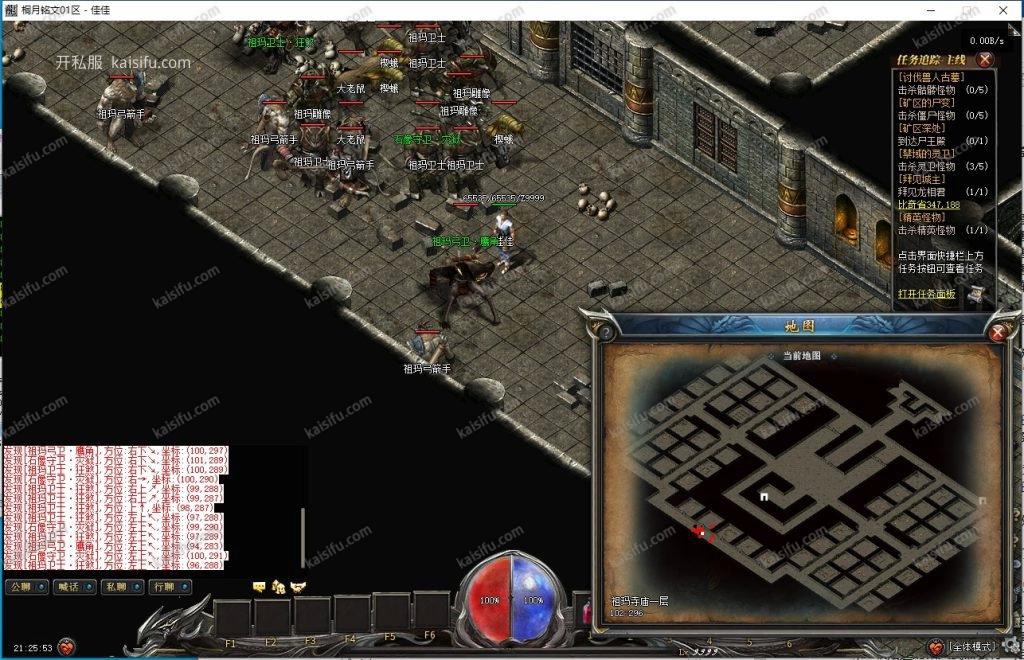Select the 拜见龙相君 quest entry

point(928,191)
